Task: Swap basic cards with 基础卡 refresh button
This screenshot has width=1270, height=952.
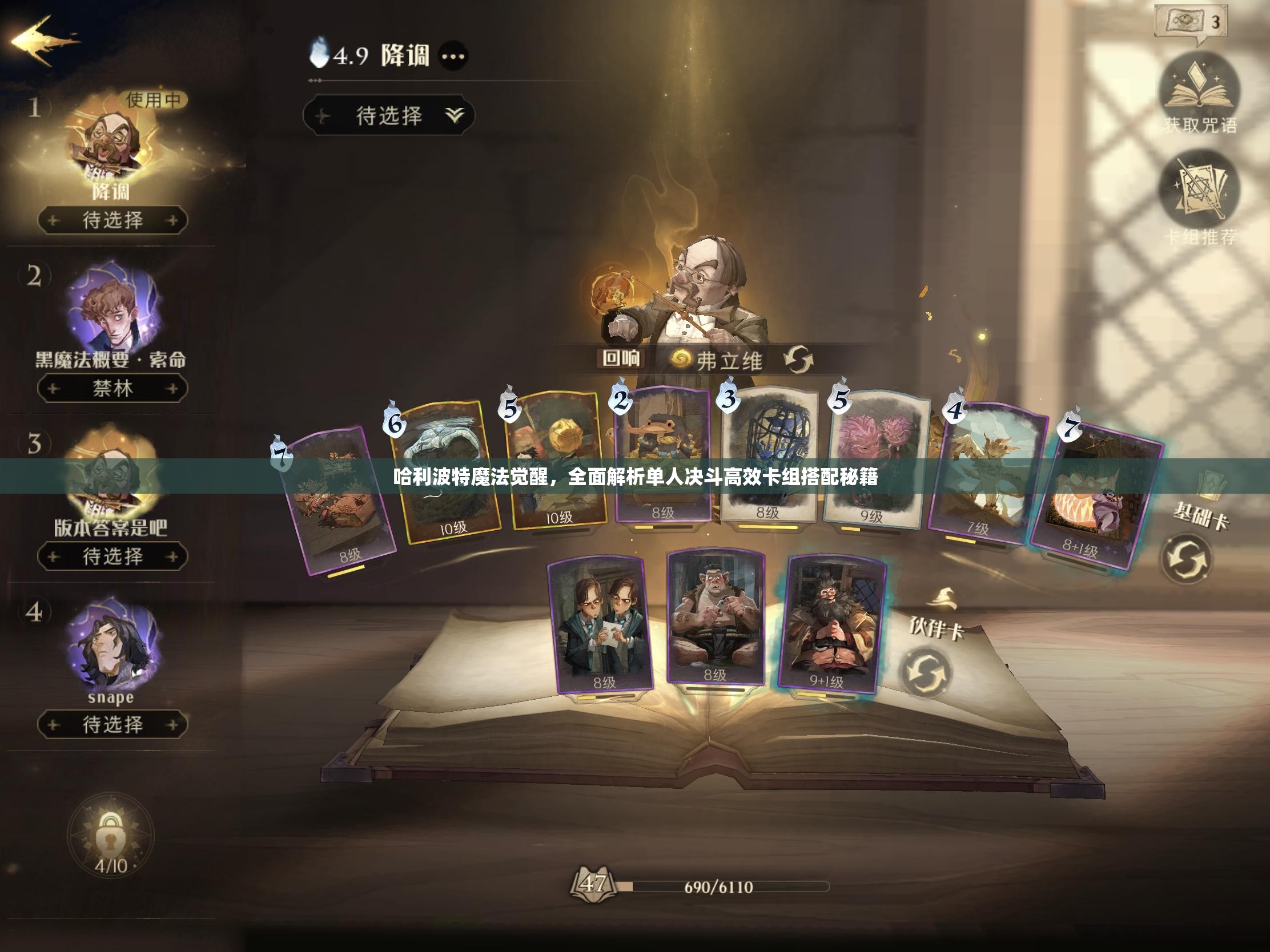Action: (x=1186, y=559)
